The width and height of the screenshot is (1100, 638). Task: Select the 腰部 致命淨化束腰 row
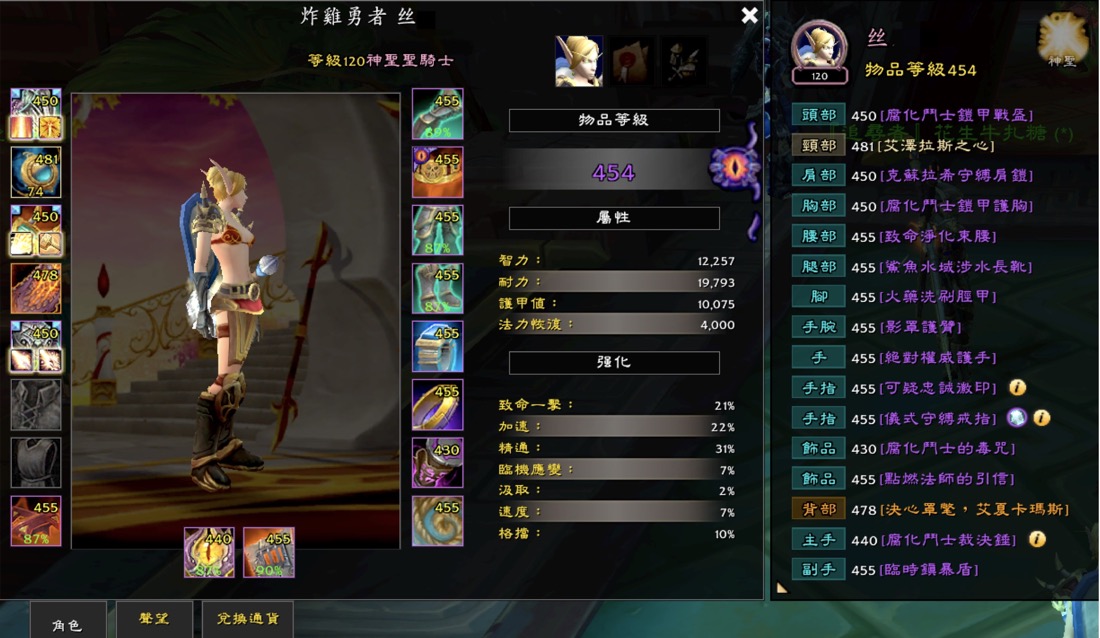(x=819, y=236)
